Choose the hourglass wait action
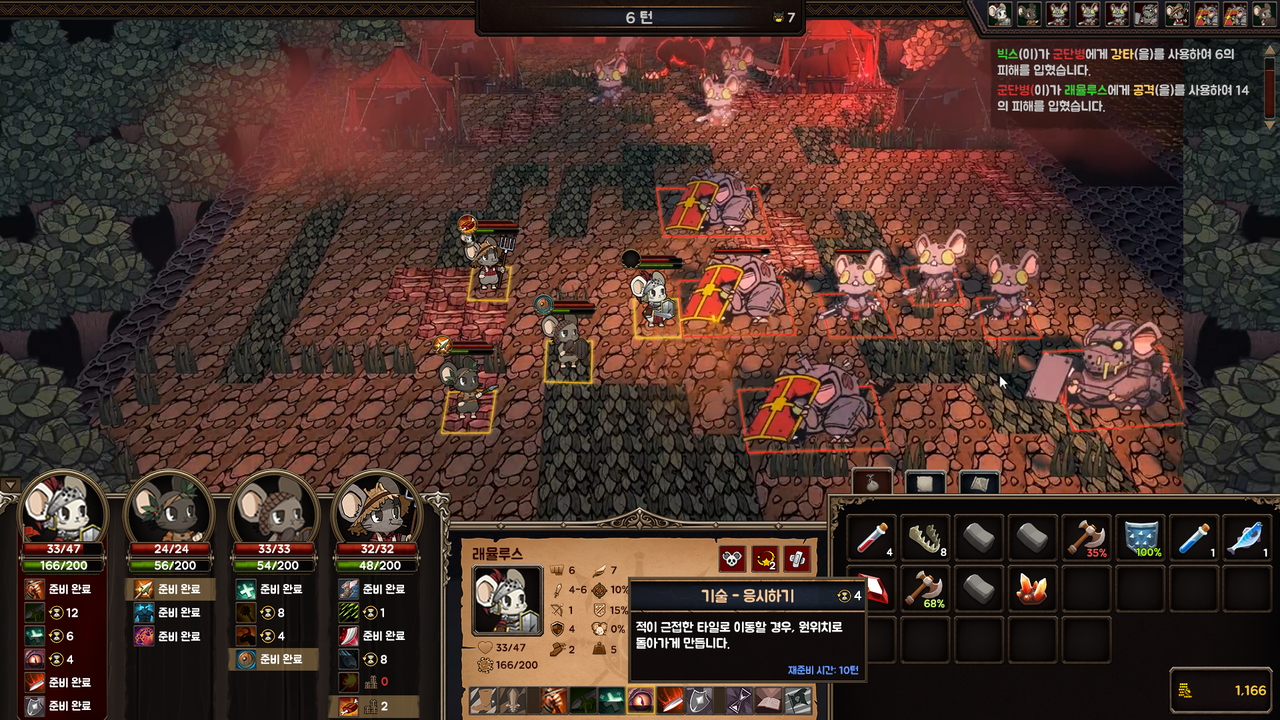1280x720 pixels. point(740,700)
